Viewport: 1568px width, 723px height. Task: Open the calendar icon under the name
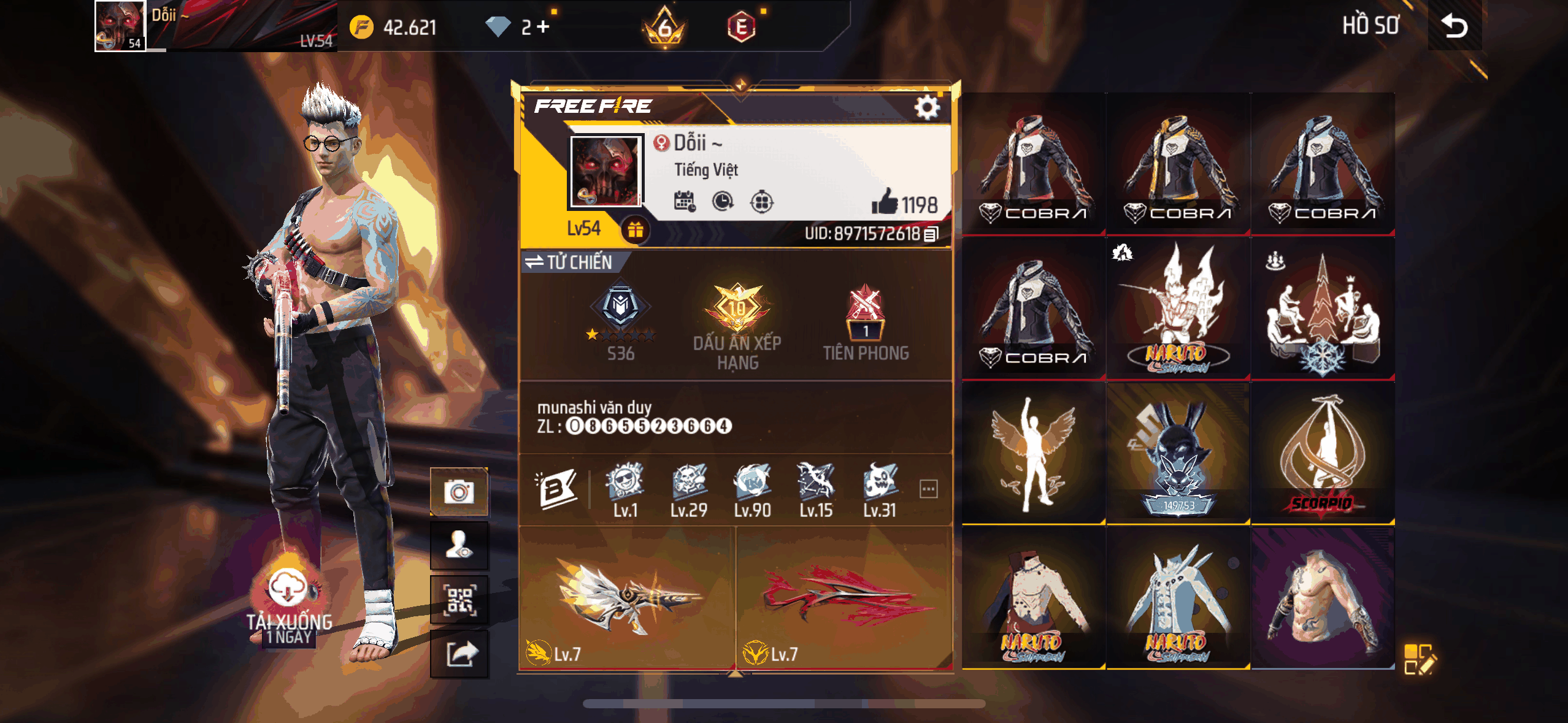pyautogui.click(x=684, y=201)
